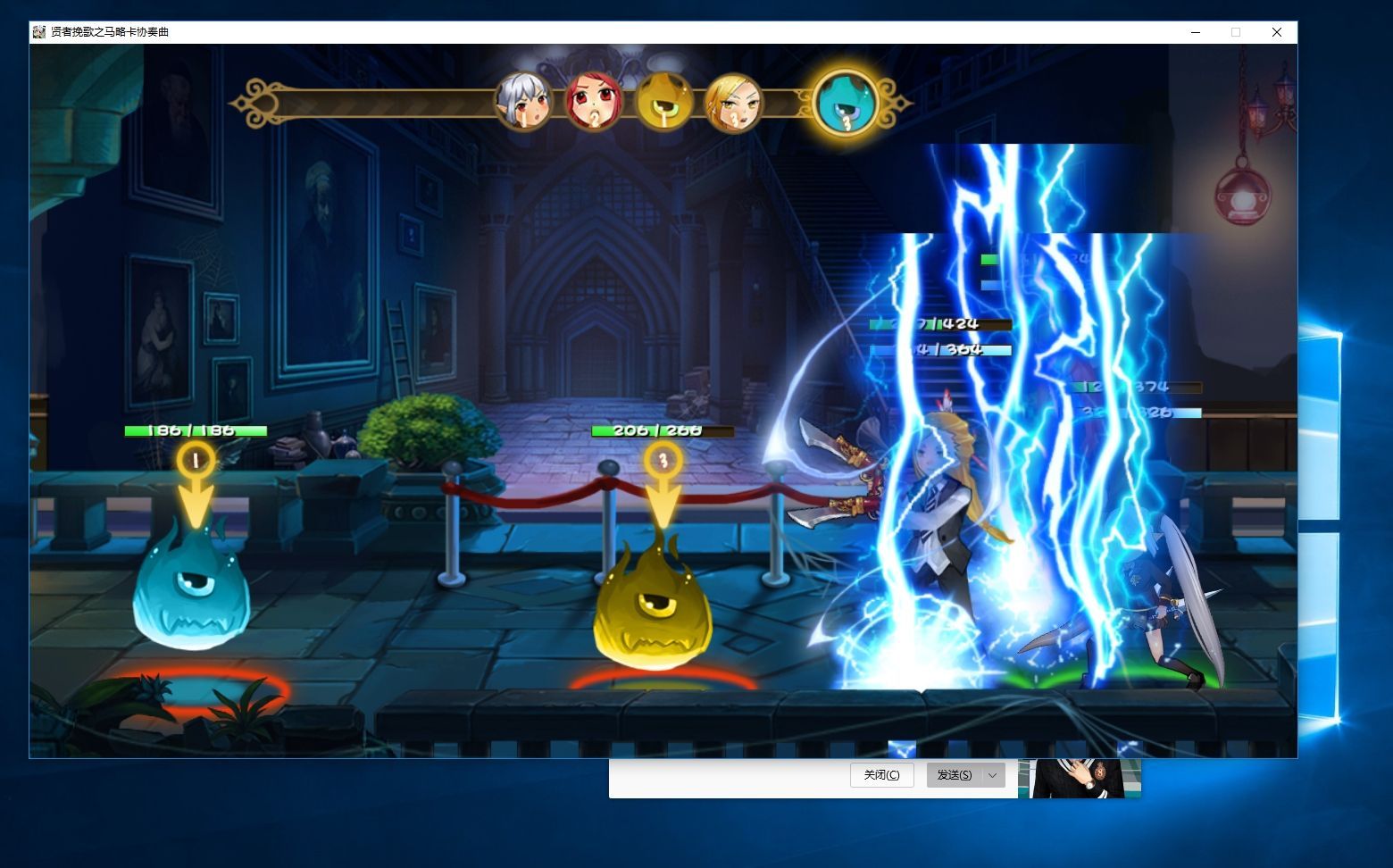
Task: Open the dropdown arrow beside 发送(S)
Action: pyautogui.click(x=992, y=775)
